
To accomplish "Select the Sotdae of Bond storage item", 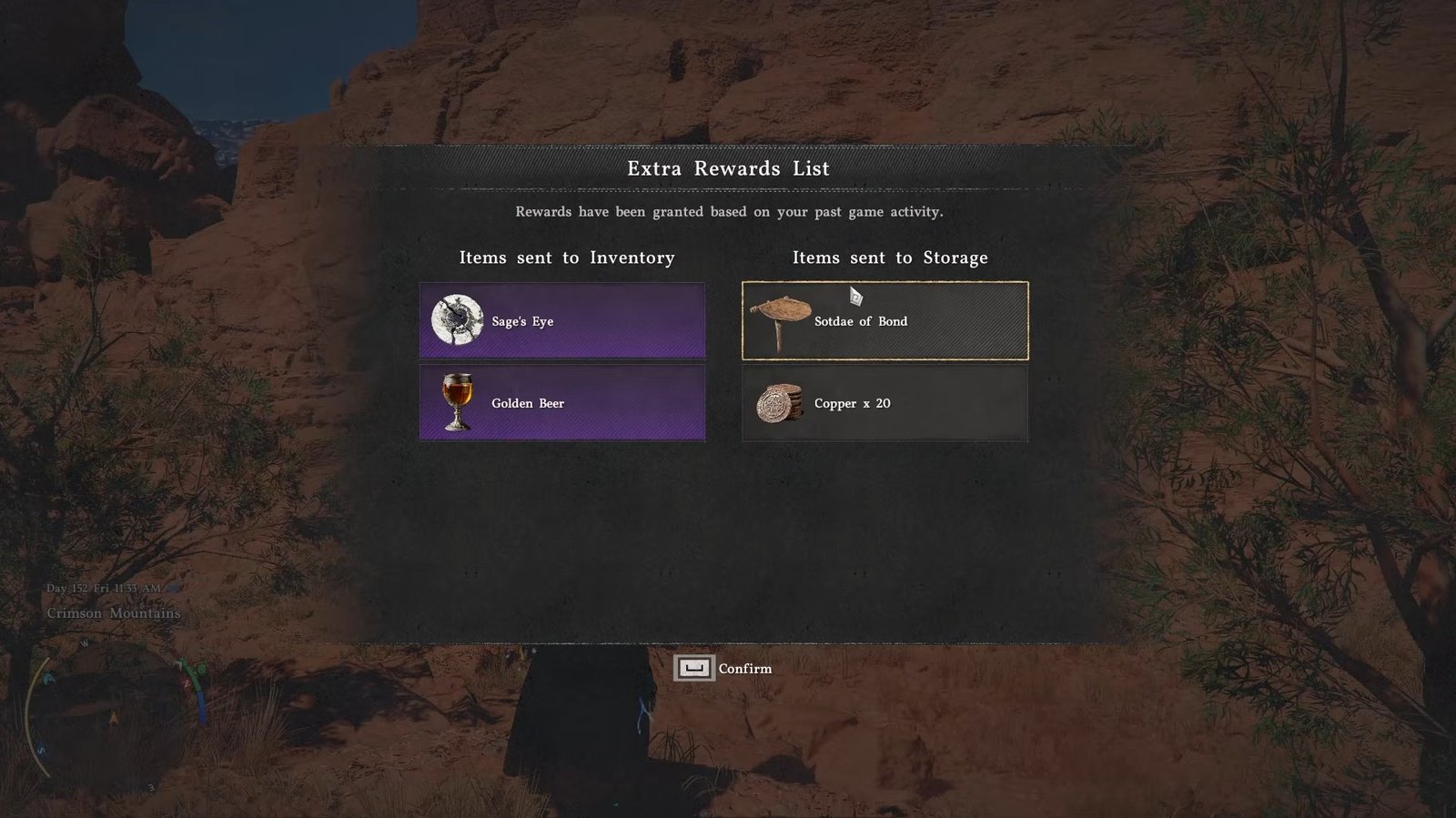I will tap(885, 320).
